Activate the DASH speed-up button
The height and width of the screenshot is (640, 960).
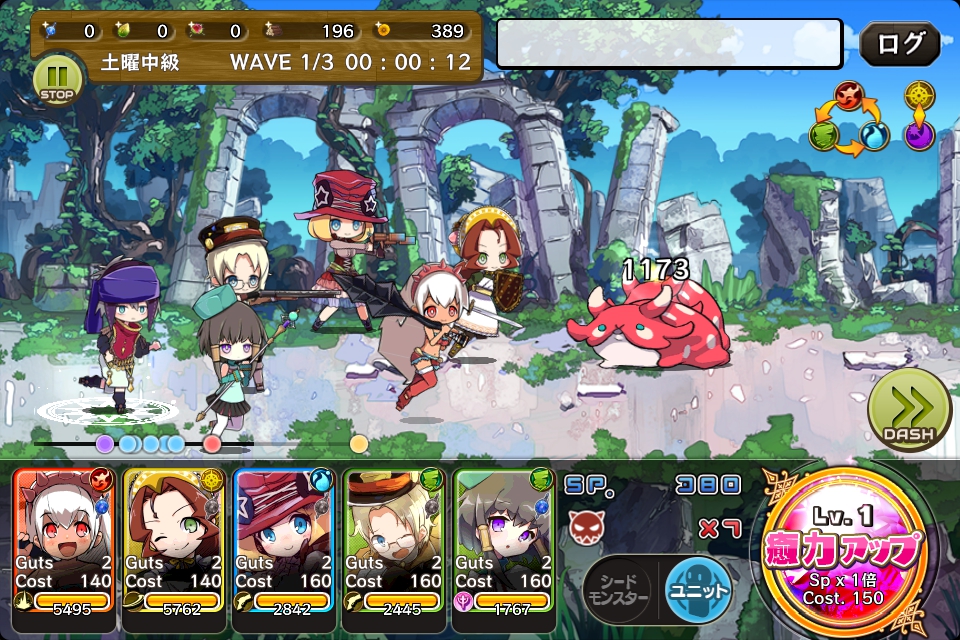[x=908, y=411]
